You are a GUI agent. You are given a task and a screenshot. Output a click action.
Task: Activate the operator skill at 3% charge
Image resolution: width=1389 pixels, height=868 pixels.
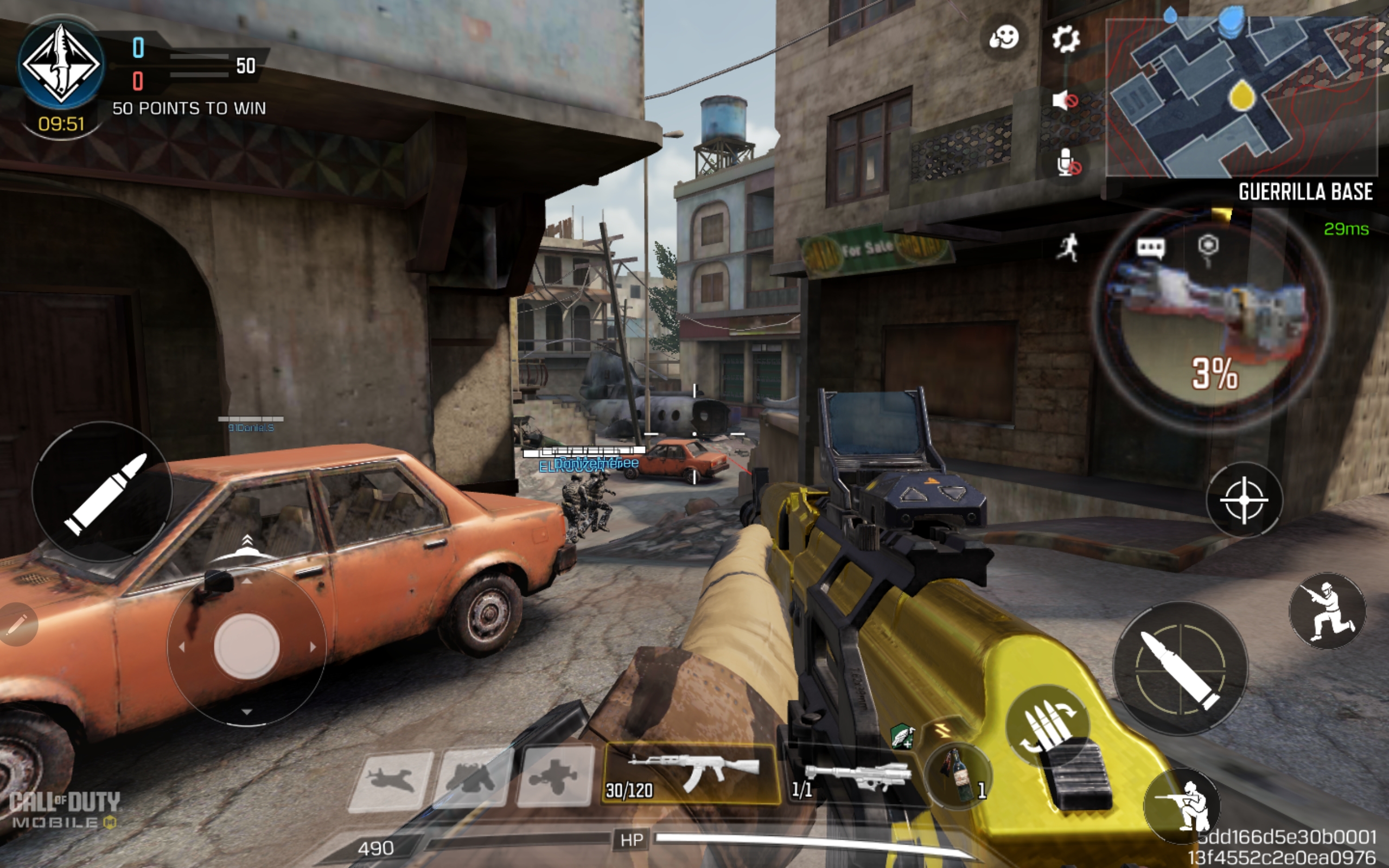coord(1212,322)
